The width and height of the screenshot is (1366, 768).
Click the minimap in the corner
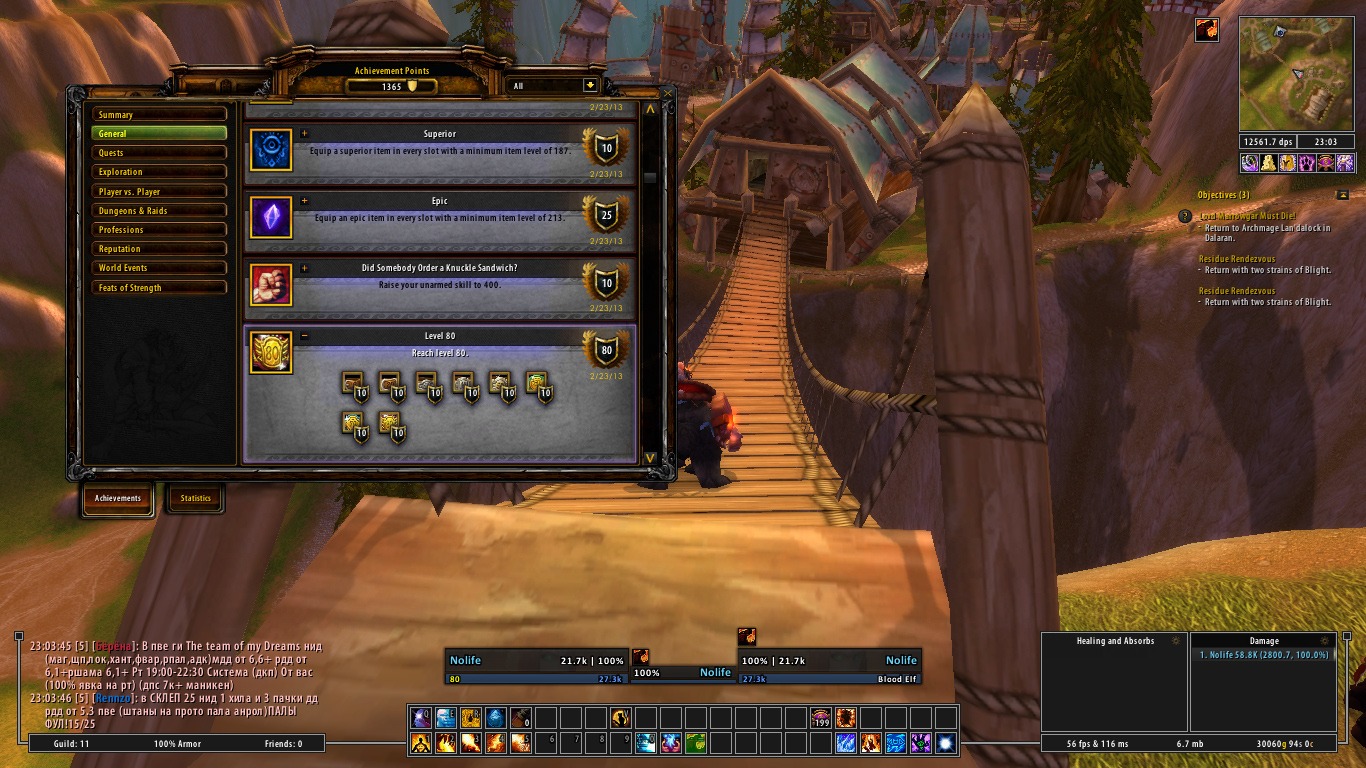(1296, 73)
